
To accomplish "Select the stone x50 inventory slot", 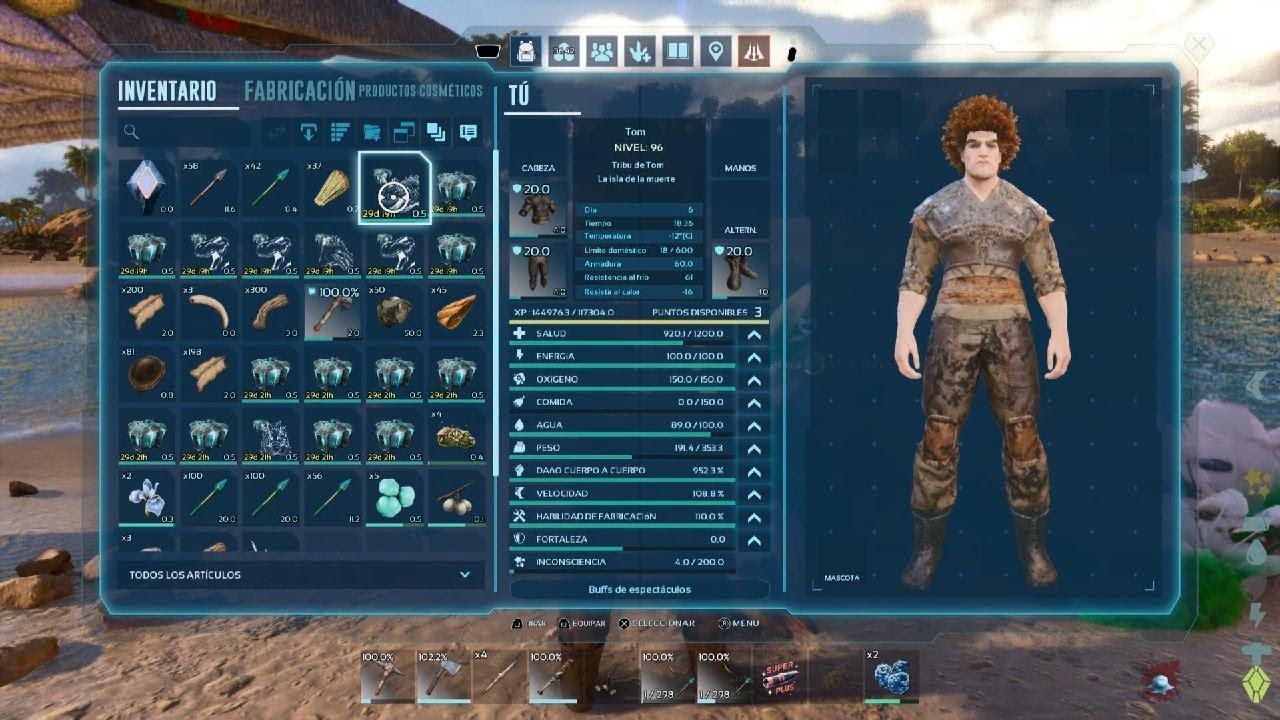I will 395,312.
